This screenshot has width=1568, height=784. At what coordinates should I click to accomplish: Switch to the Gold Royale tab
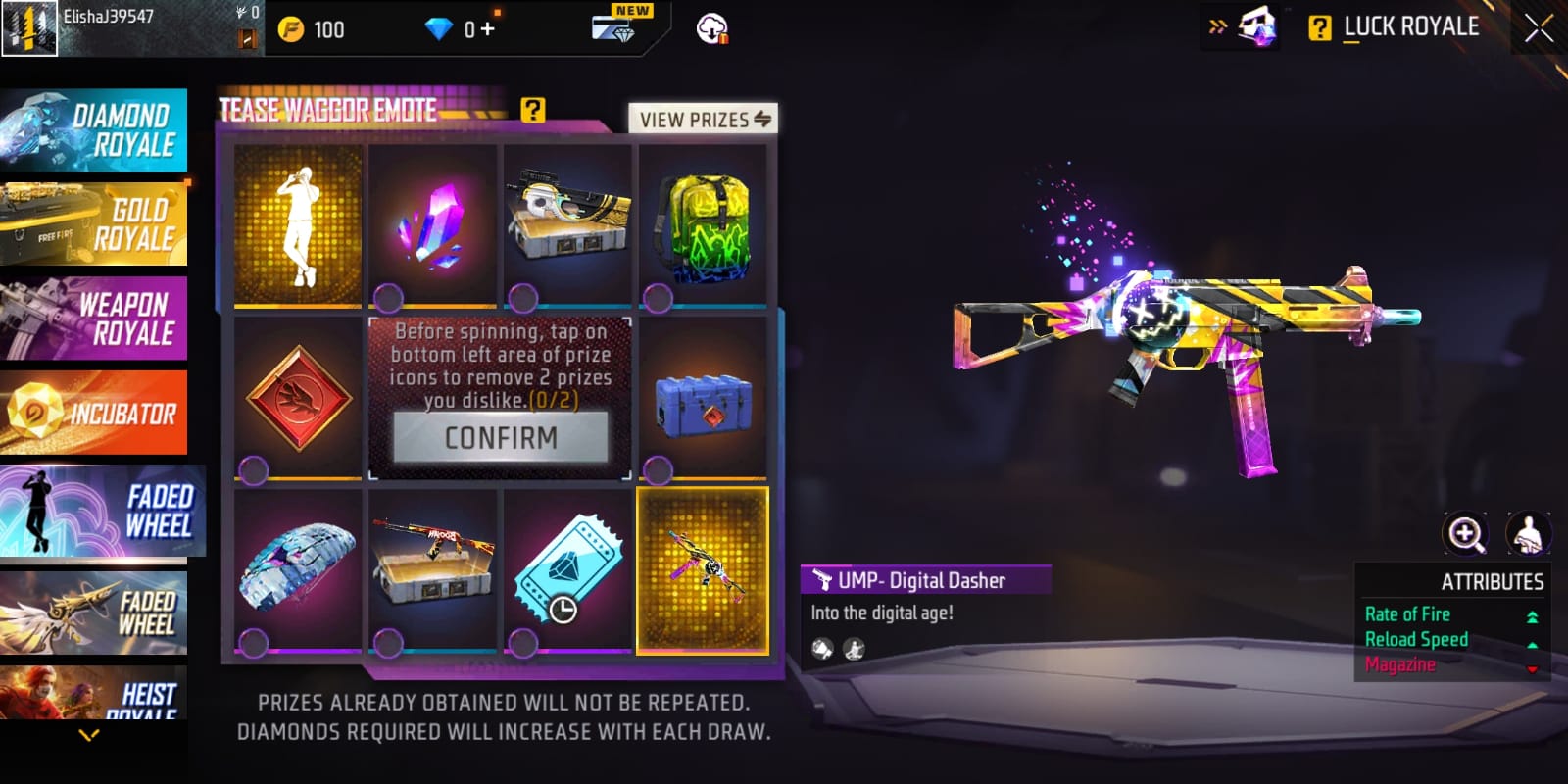pyautogui.click(x=94, y=224)
